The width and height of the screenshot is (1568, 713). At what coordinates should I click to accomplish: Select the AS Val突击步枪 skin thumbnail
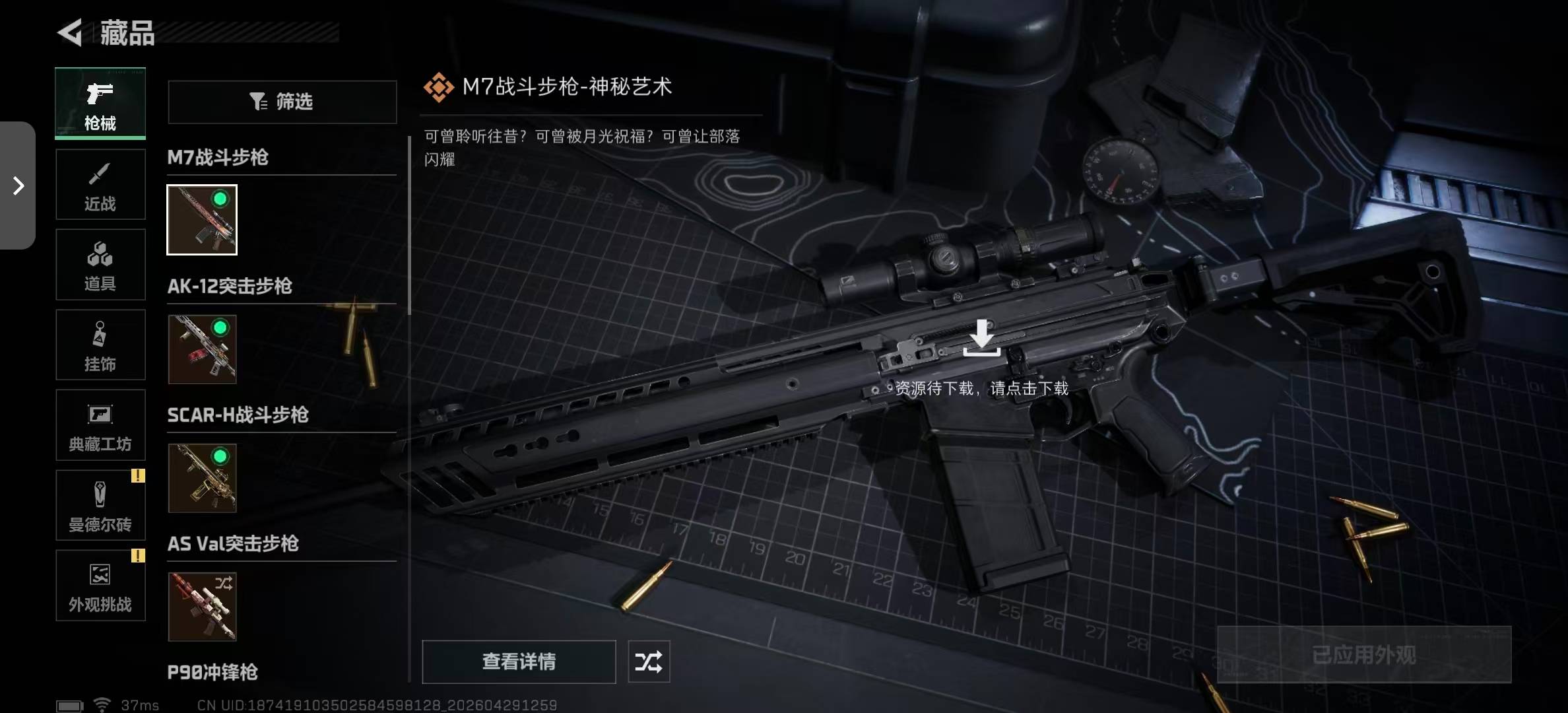coord(202,606)
